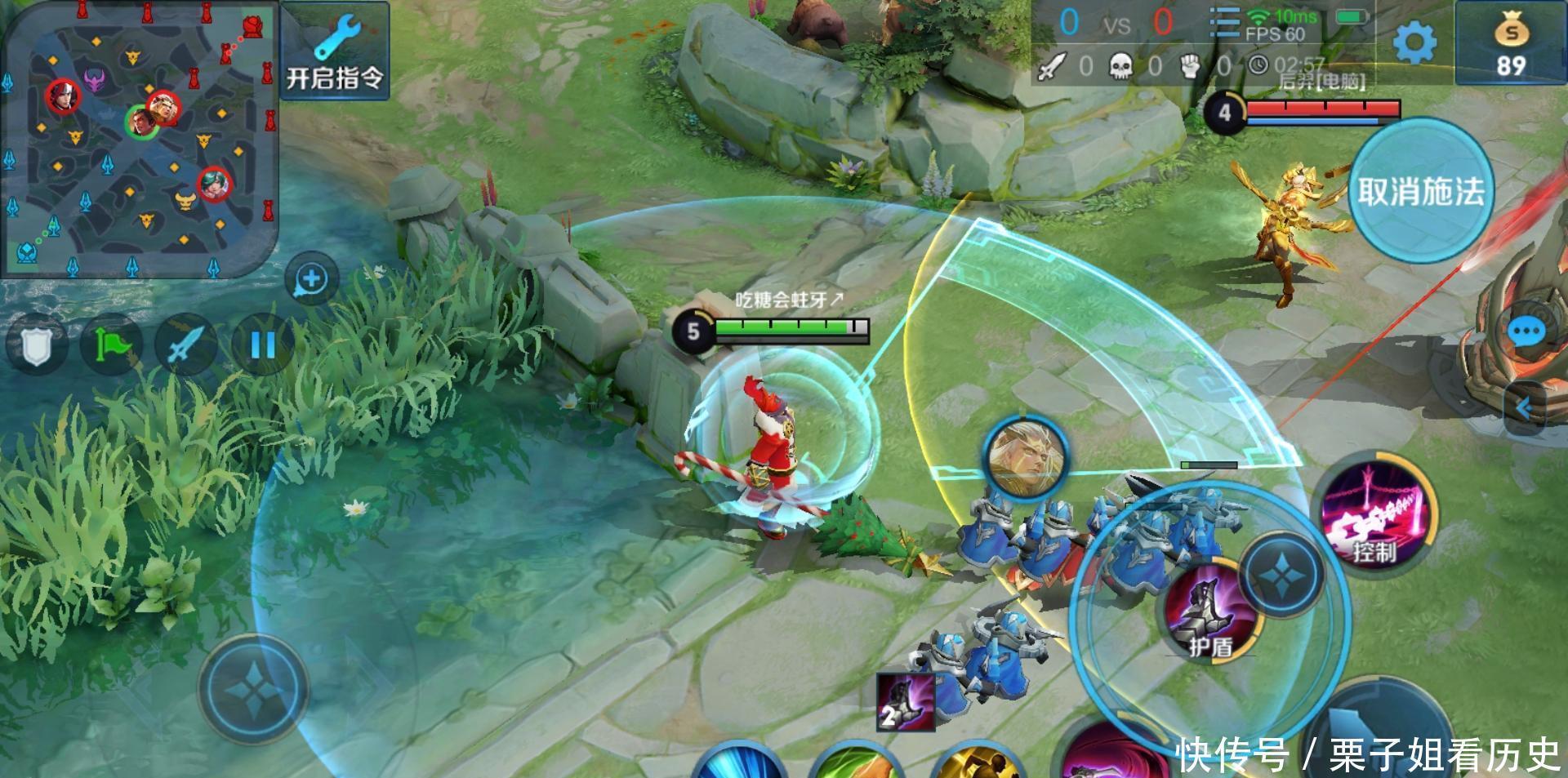The image size is (1568, 778).
Task: Open the settings gear
Action: click(x=1414, y=42)
